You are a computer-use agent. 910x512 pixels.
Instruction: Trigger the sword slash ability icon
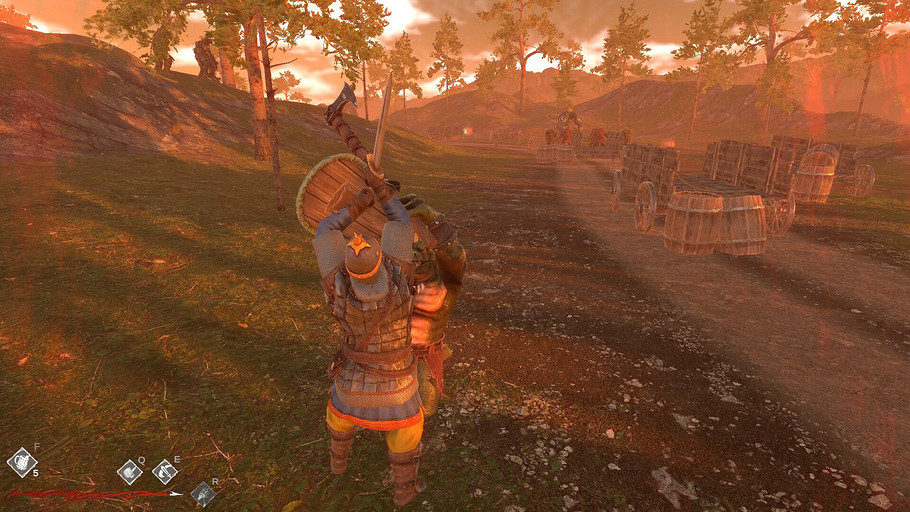coord(165,472)
